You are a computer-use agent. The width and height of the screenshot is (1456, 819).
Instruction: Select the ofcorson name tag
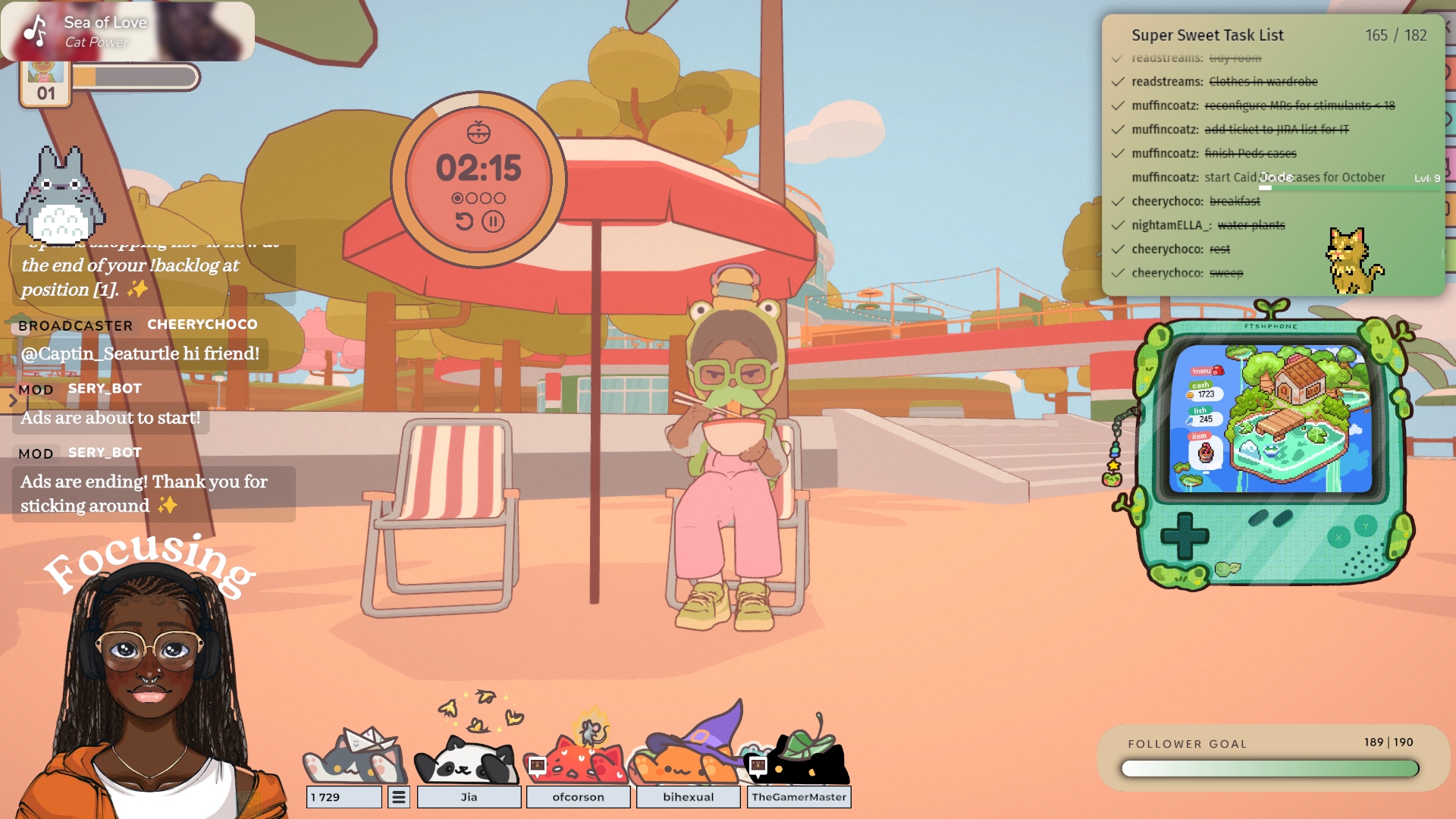tap(578, 797)
